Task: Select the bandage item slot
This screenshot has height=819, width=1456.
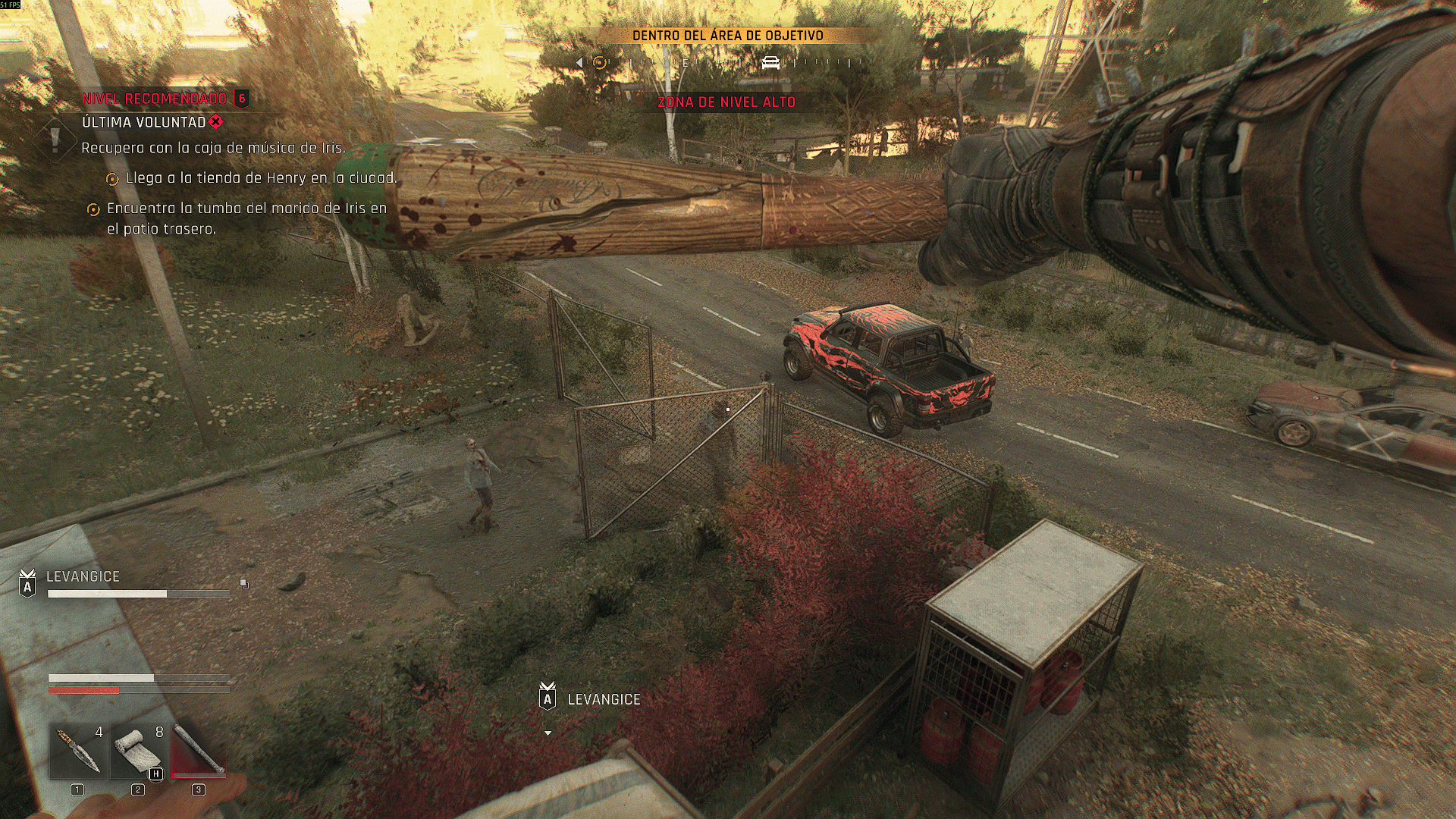Action: (138, 752)
